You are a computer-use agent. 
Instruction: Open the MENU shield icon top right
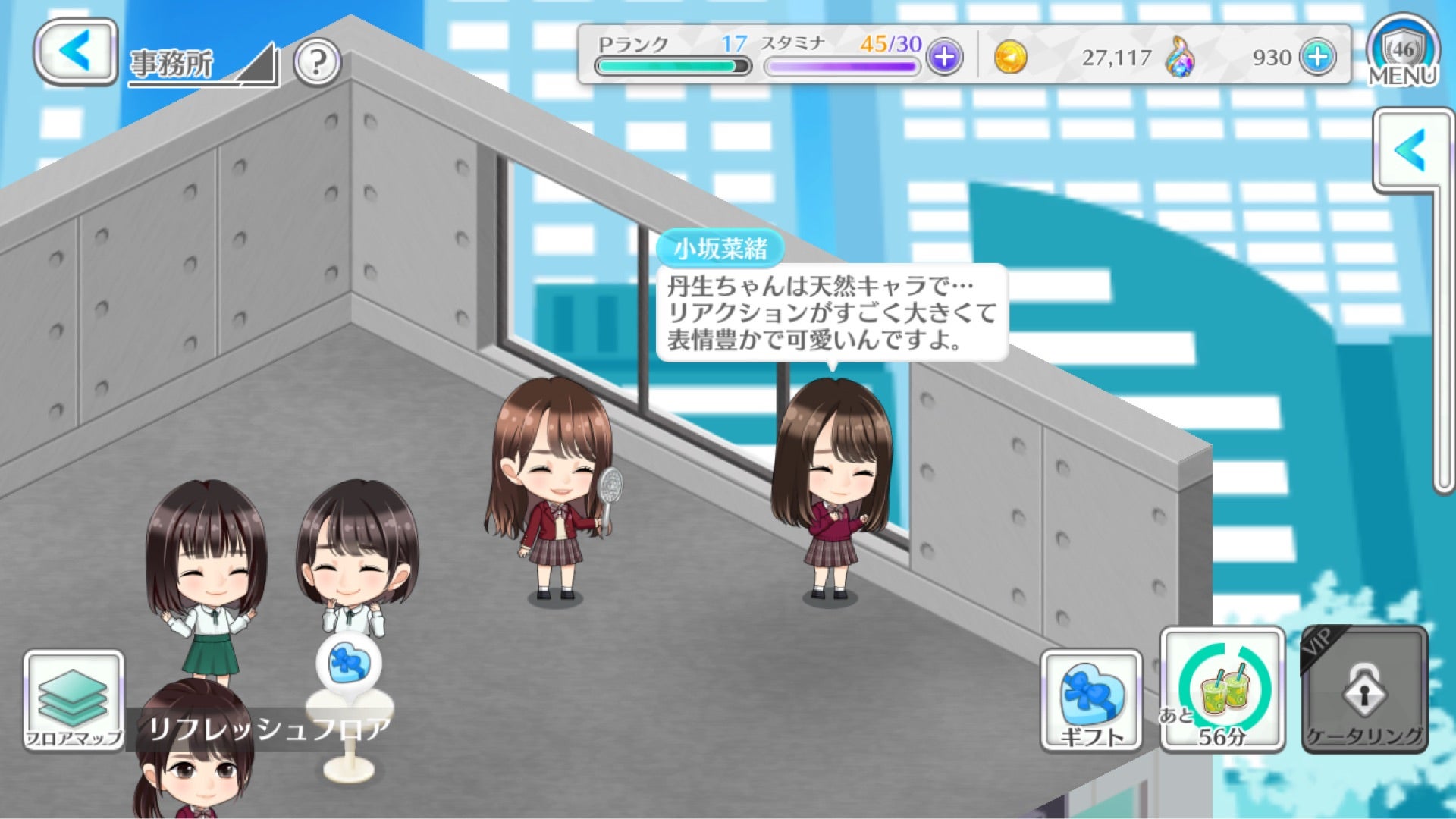[x=1403, y=49]
